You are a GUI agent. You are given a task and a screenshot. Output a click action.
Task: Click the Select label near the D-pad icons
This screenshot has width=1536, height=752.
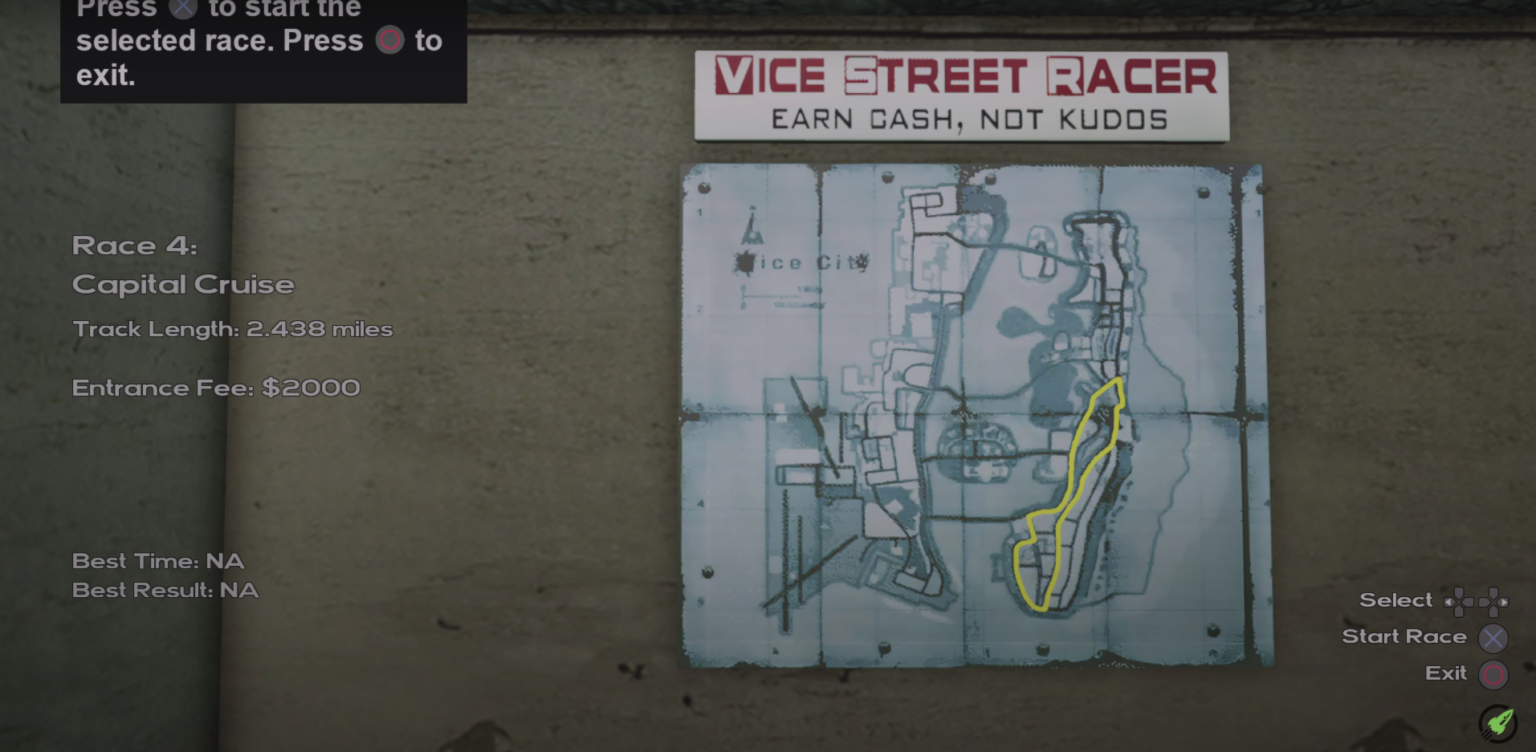click(x=1395, y=600)
